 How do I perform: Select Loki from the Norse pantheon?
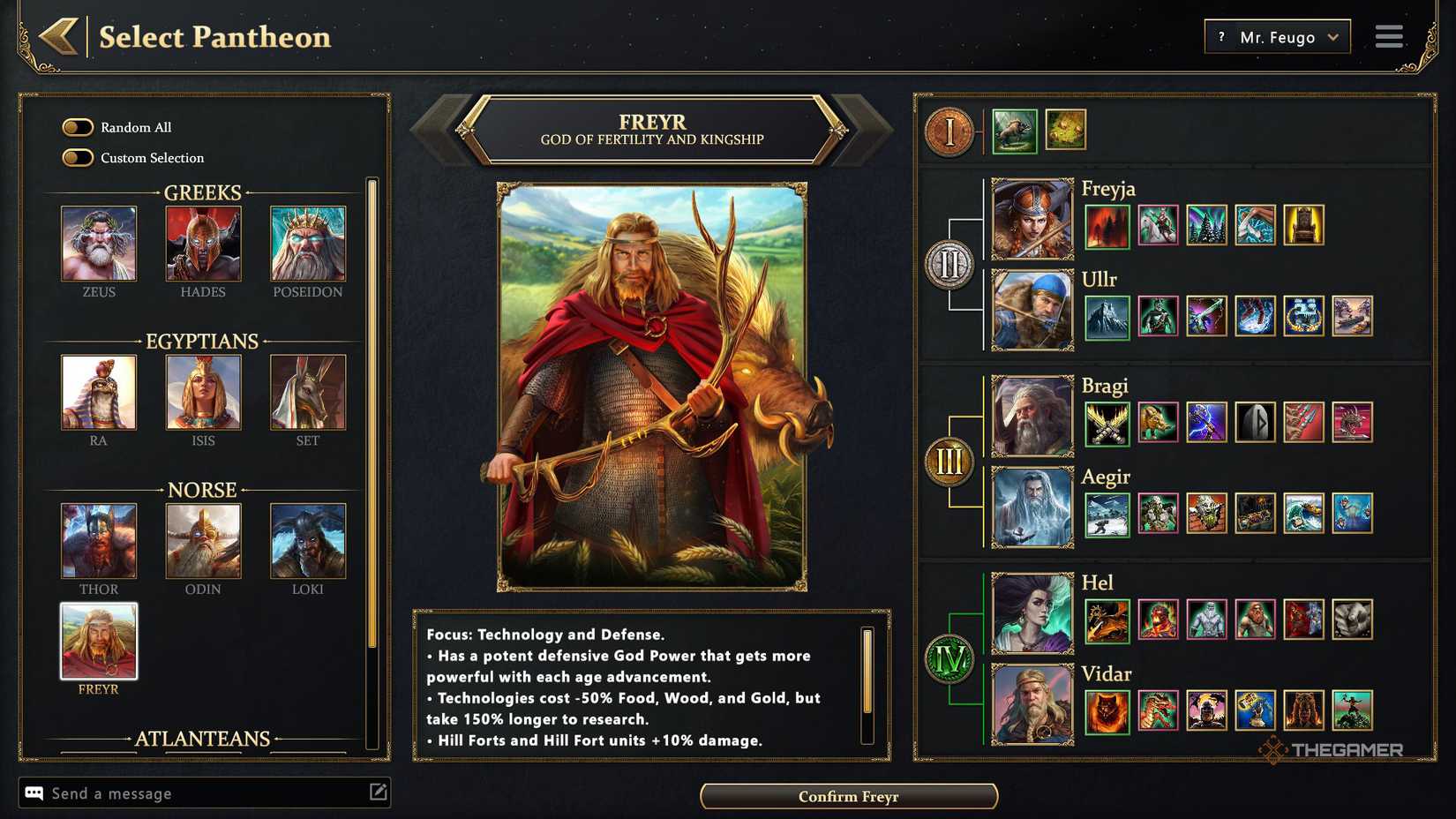(307, 541)
